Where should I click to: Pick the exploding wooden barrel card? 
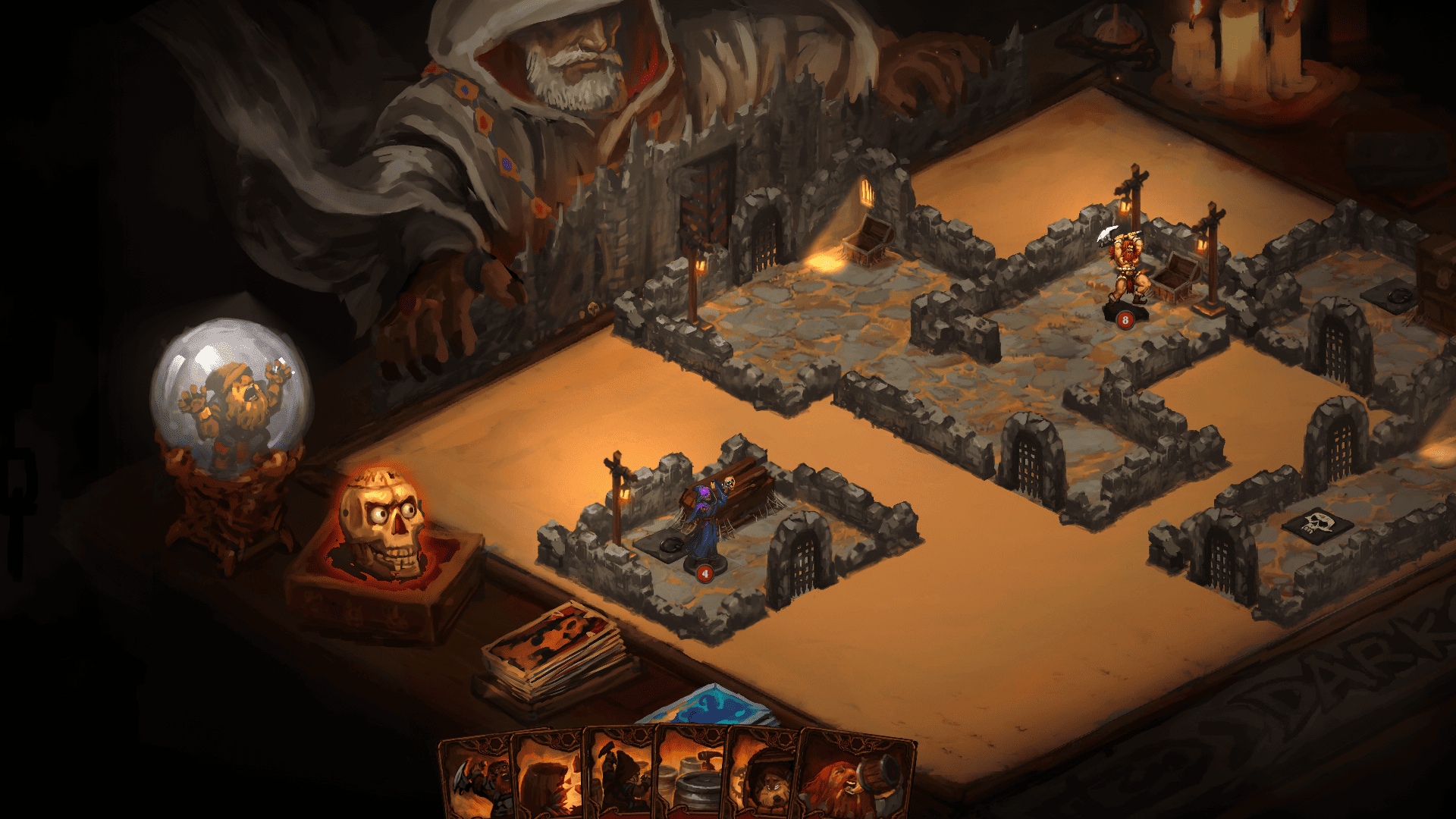(x=548, y=781)
